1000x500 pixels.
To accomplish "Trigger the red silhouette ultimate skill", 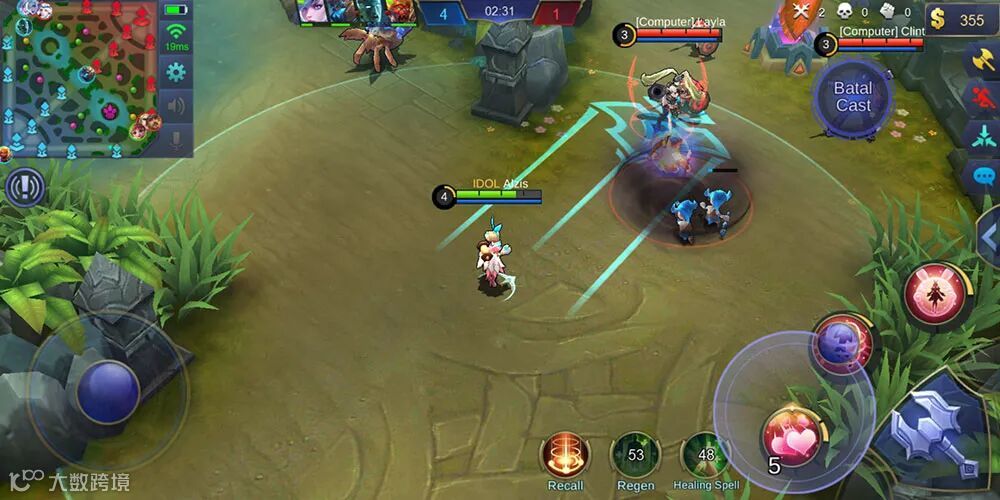I will point(934,294).
